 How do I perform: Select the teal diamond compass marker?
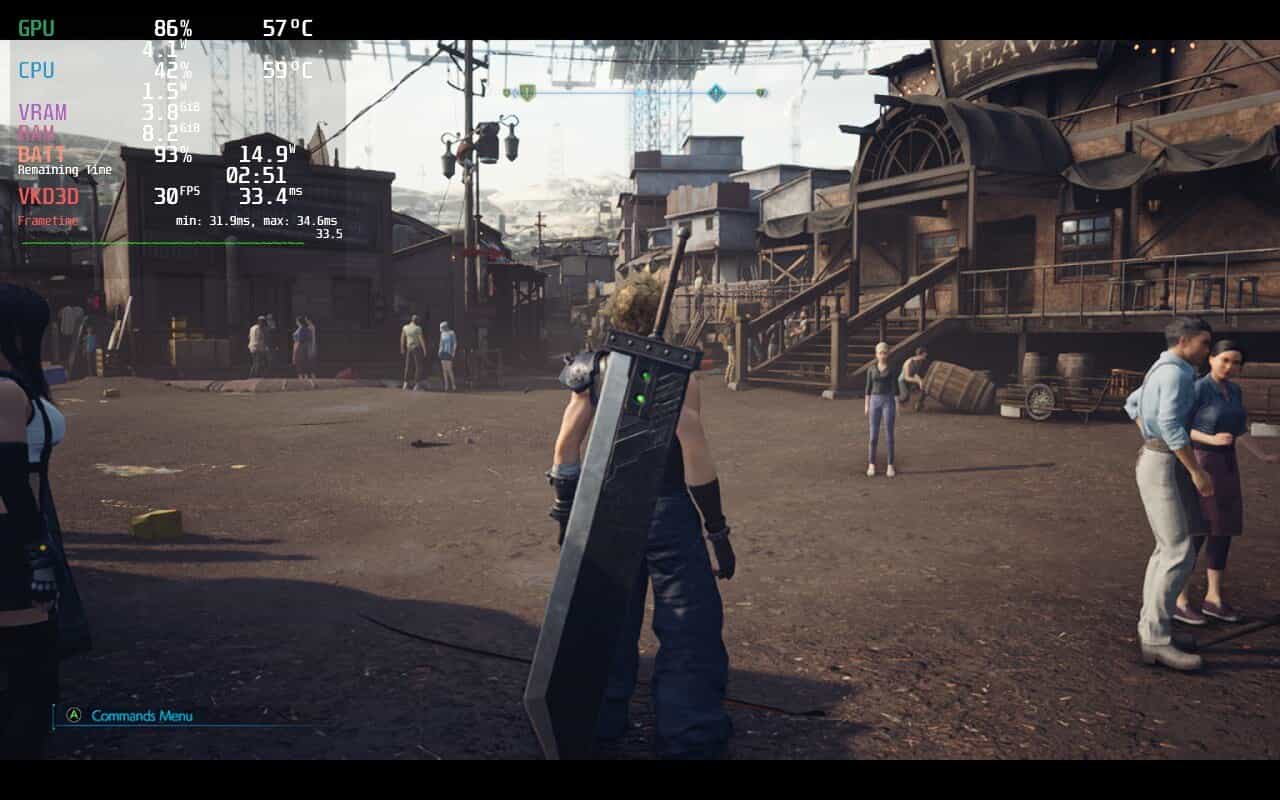pyautogui.click(x=716, y=93)
